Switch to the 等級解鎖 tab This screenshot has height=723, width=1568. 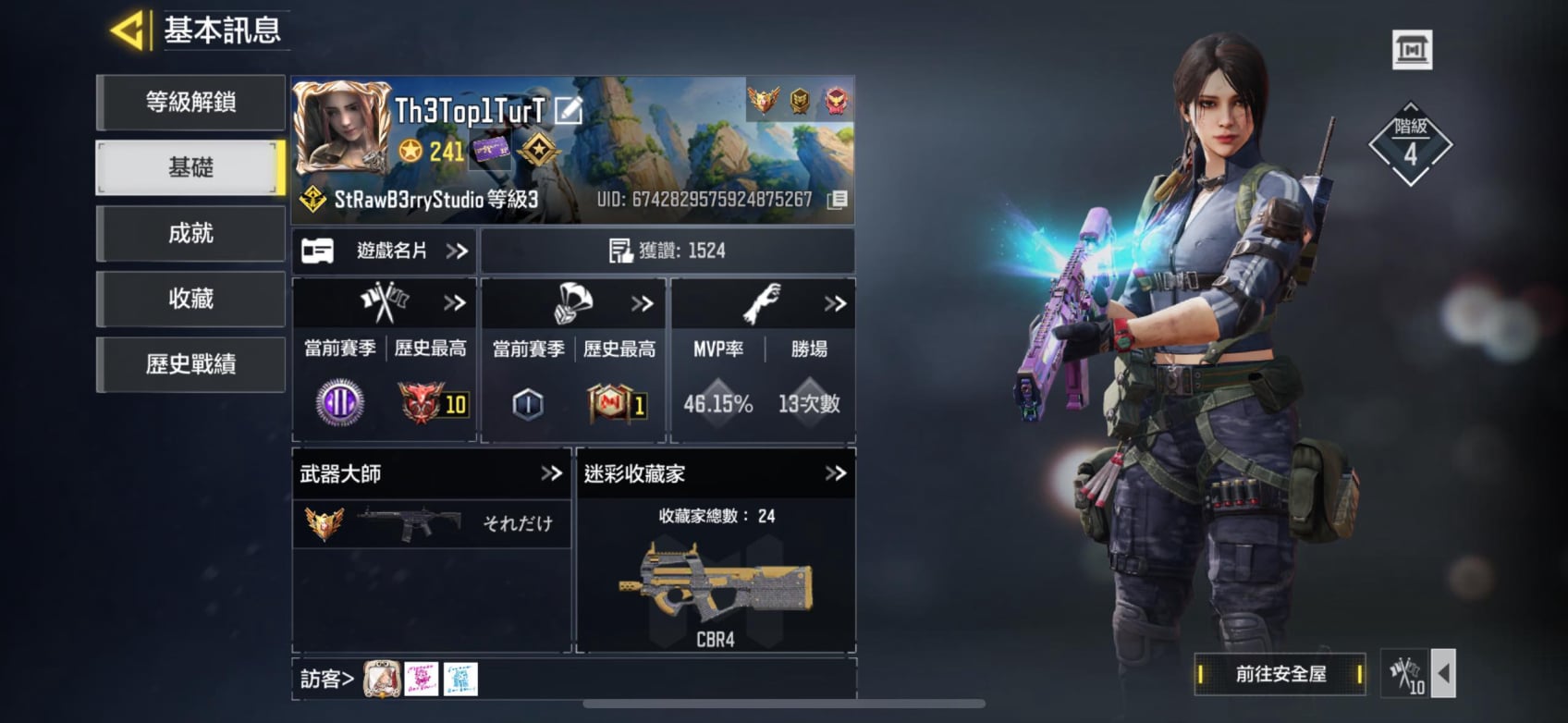click(190, 102)
